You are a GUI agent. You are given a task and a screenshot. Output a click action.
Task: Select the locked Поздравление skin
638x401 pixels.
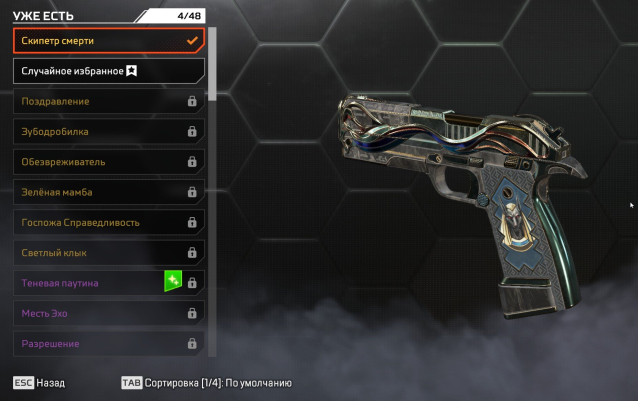point(108,101)
